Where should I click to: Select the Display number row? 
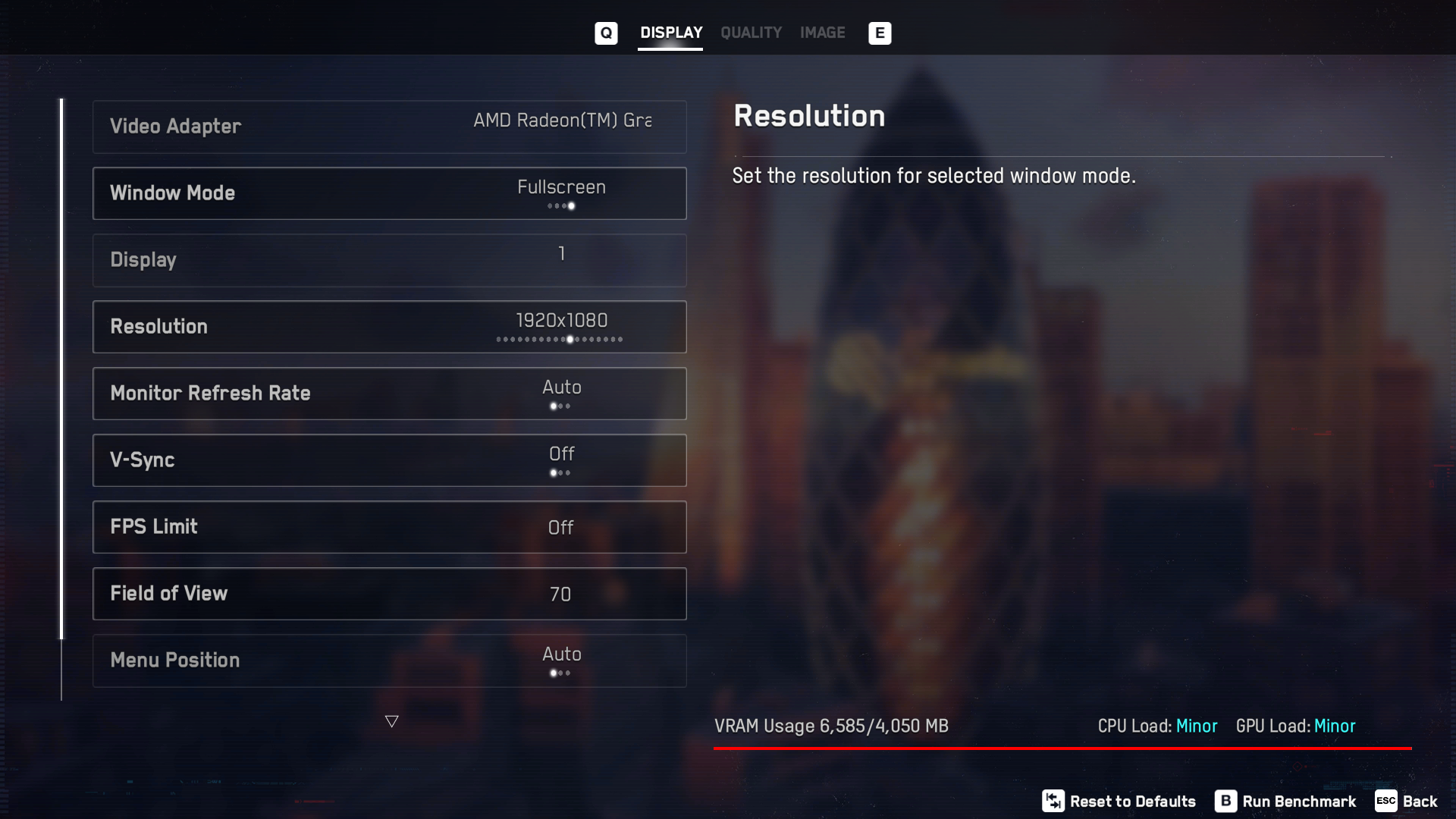tap(389, 260)
